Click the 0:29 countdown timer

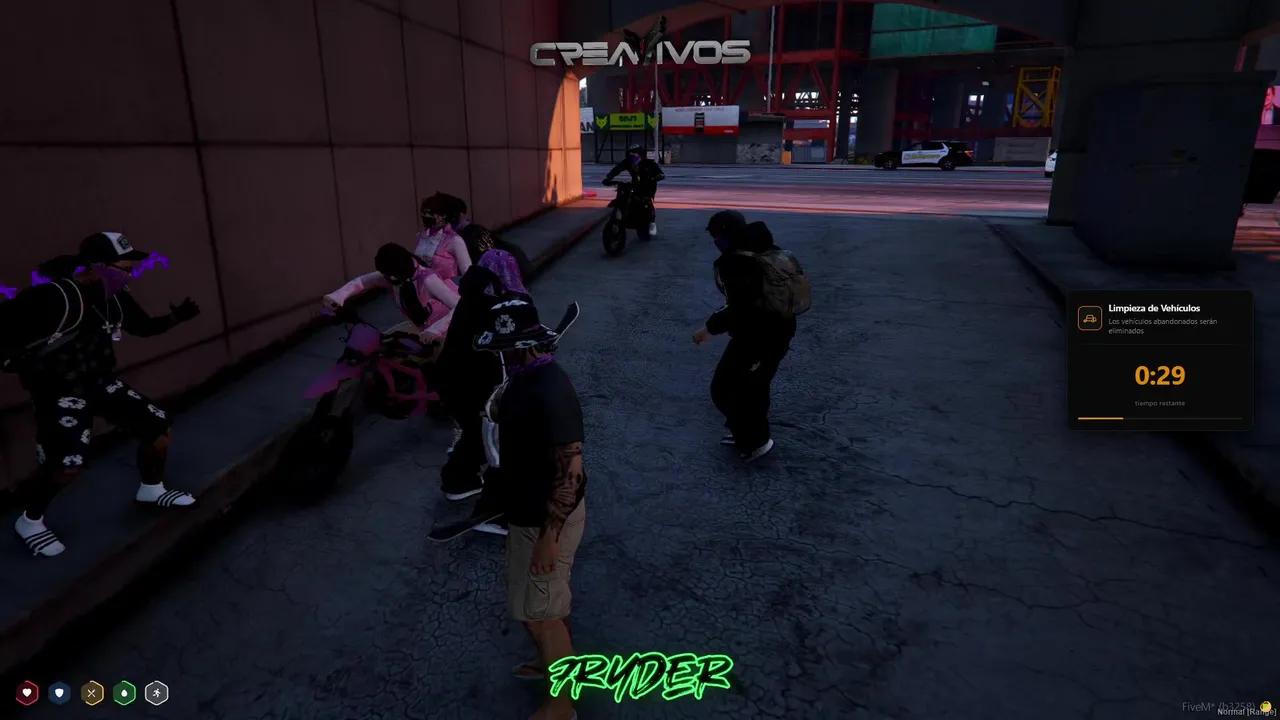coord(1160,376)
